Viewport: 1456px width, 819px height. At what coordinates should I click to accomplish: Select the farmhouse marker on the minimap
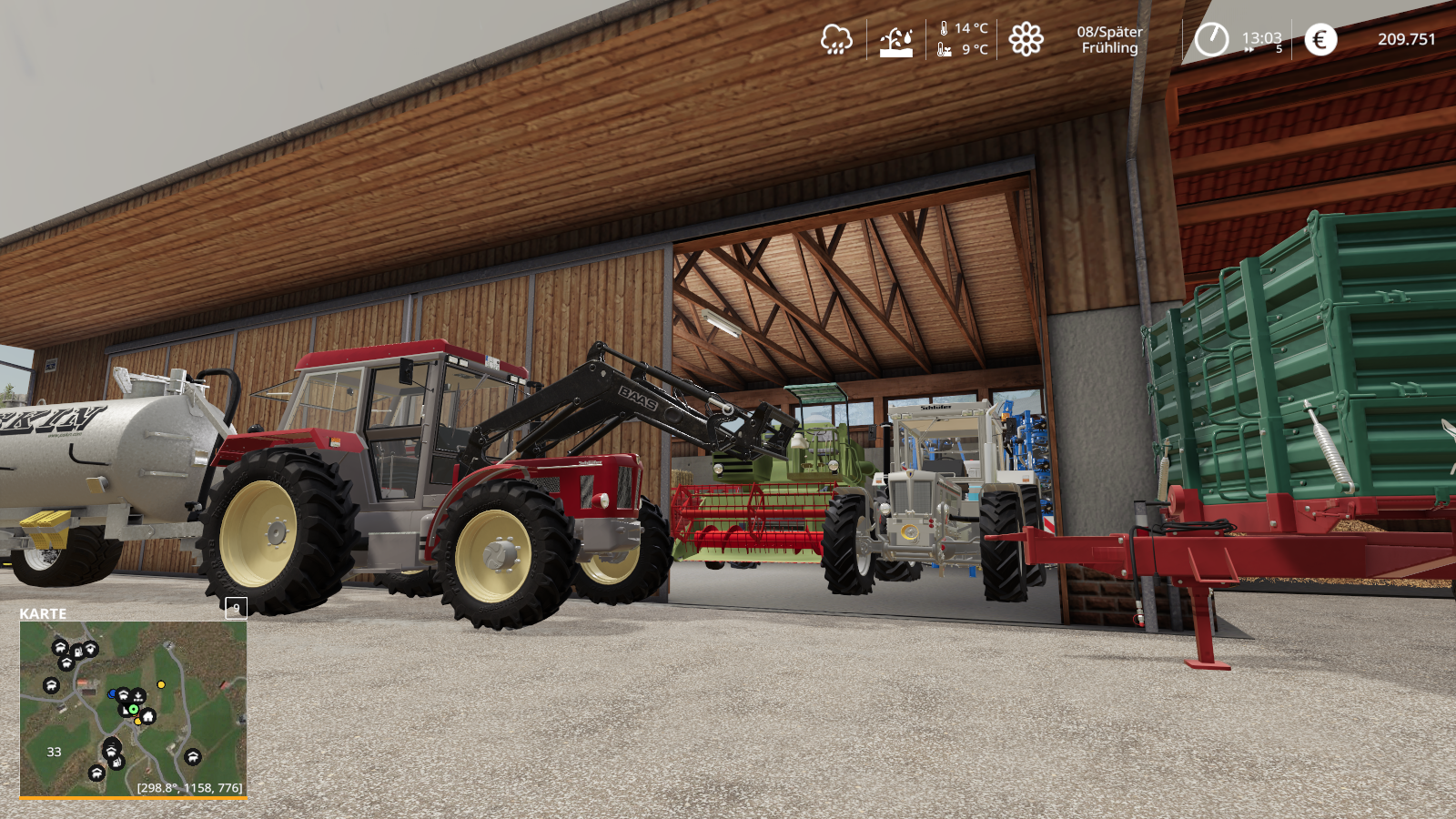point(148,716)
